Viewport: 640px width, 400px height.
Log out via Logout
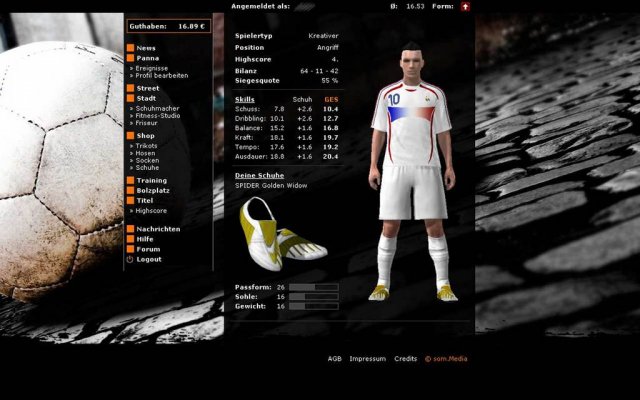tap(148, 259)
